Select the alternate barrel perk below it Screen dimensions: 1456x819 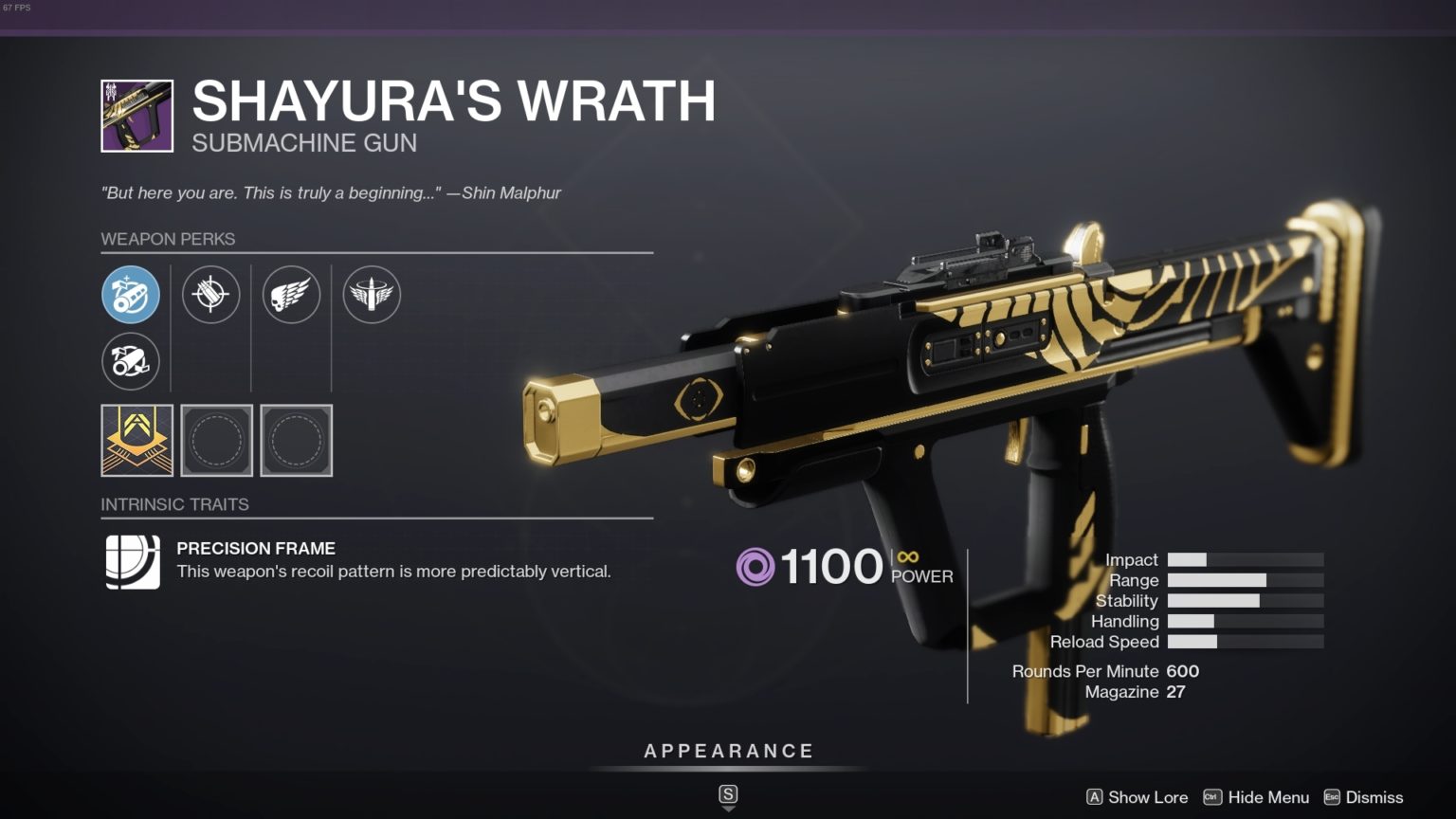tap(131, 361)
